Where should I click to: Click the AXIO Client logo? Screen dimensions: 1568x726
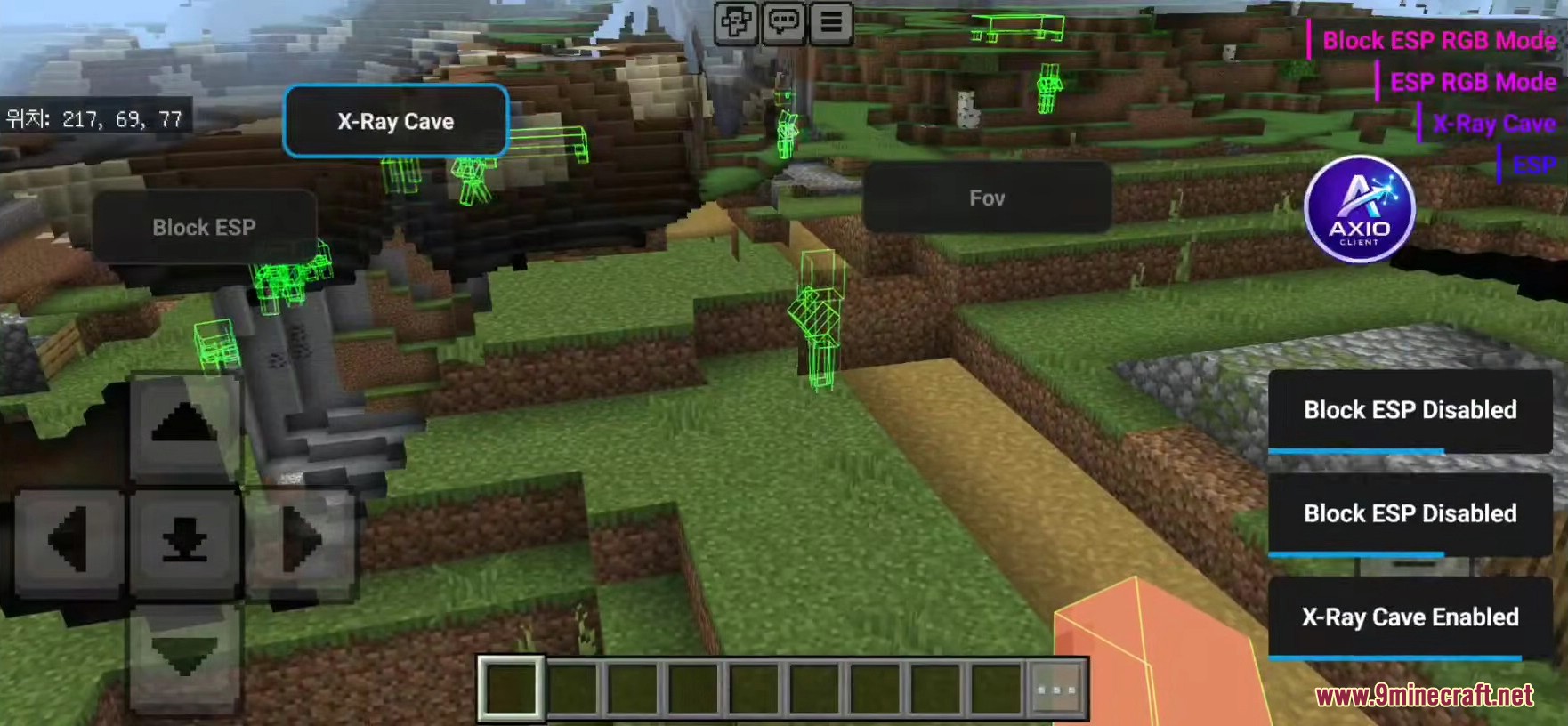point(1361,211)
